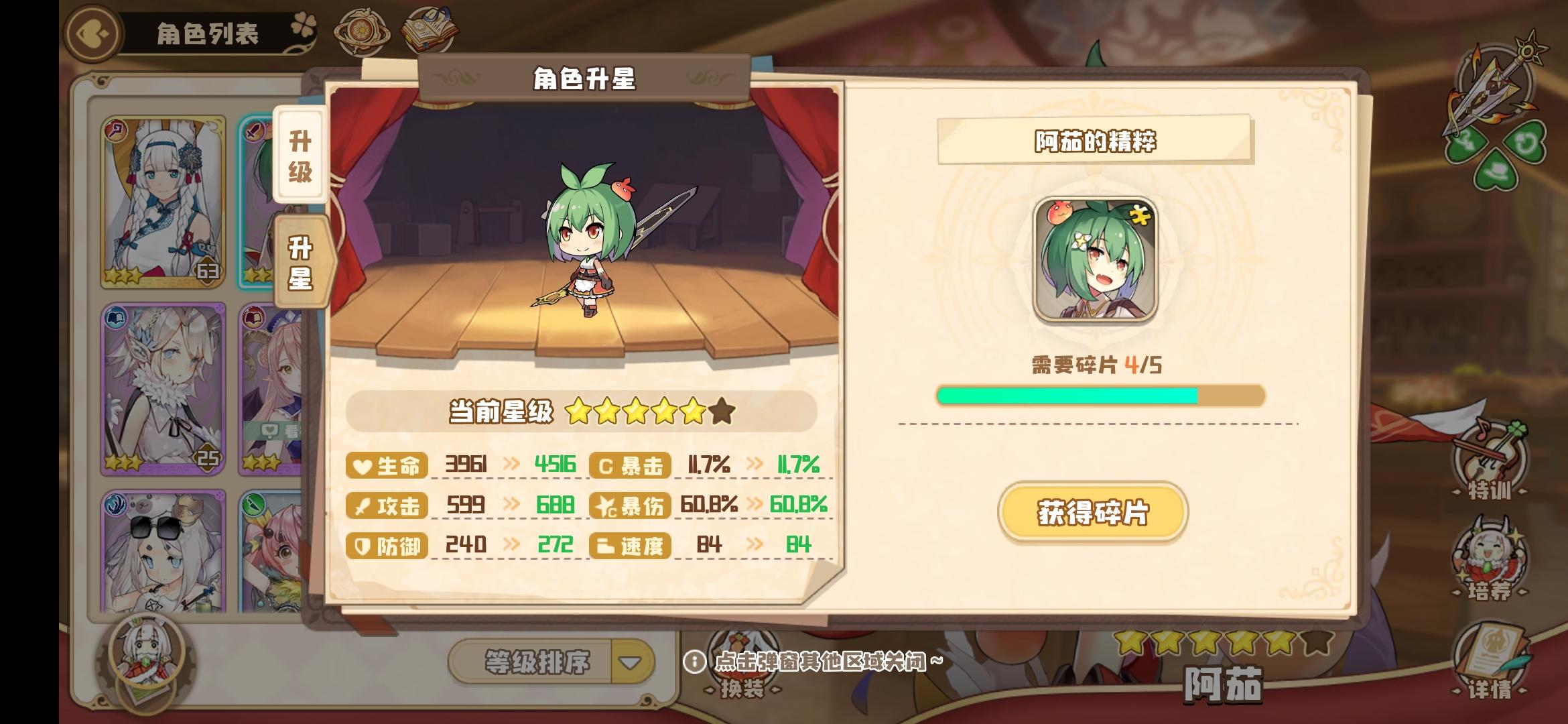1568x724 pixels.
Task: Open the book journal icon at top
Action: point(432,29)
